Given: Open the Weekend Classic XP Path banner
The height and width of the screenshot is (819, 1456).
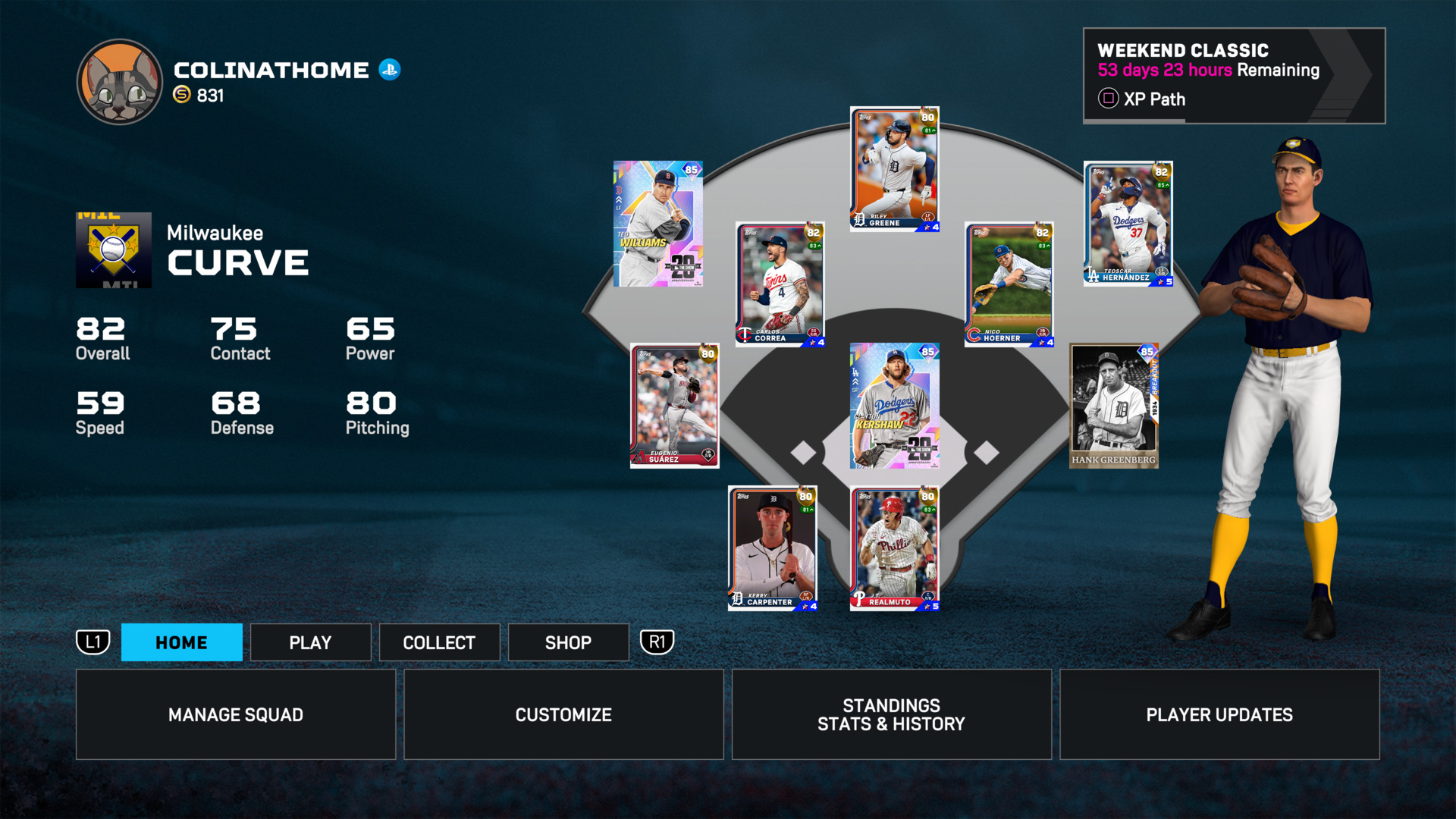Looking at the screenshot, I should click(x=1233, y=76).
